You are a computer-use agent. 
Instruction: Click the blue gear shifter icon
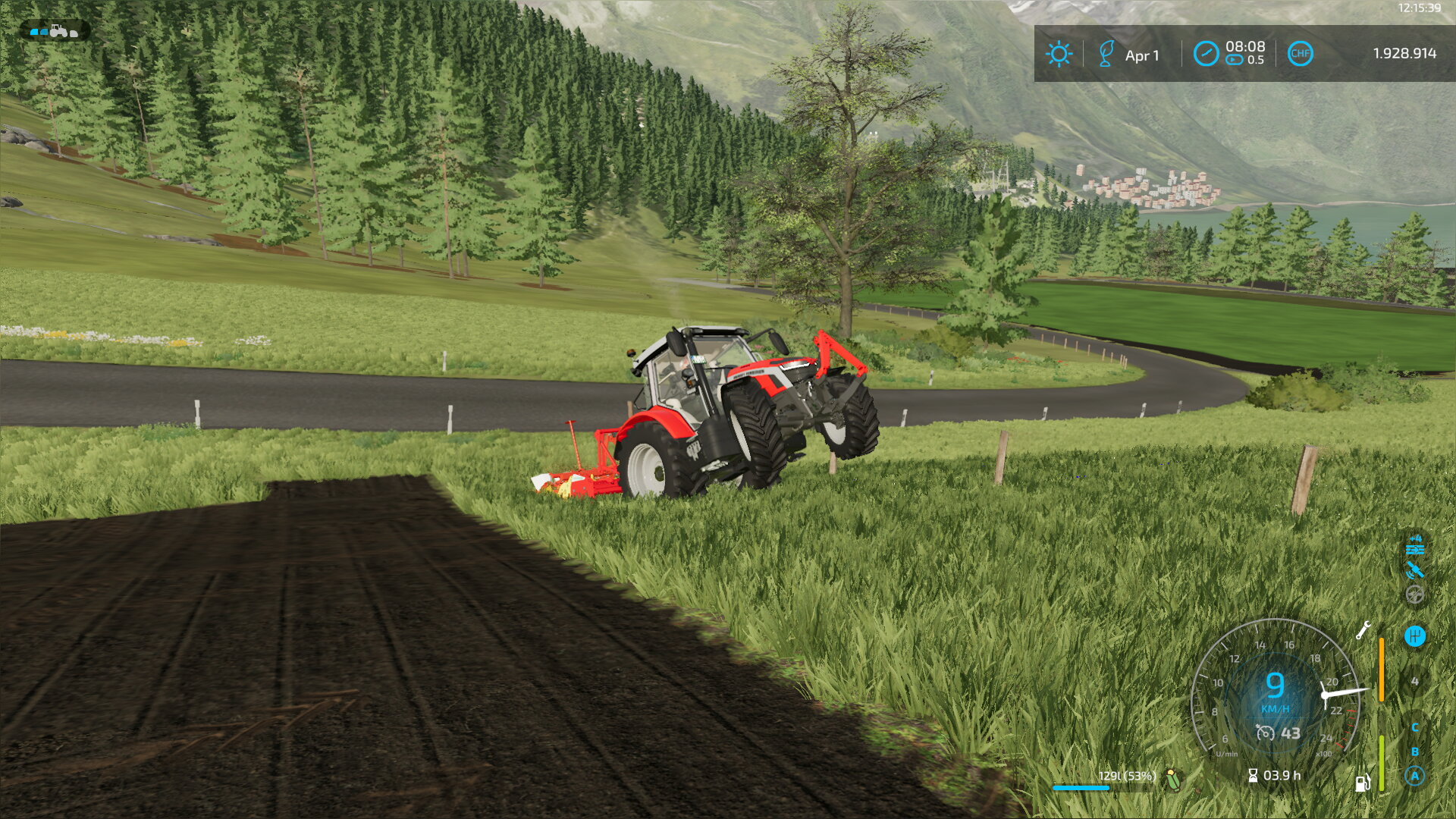coord(1414,636)
